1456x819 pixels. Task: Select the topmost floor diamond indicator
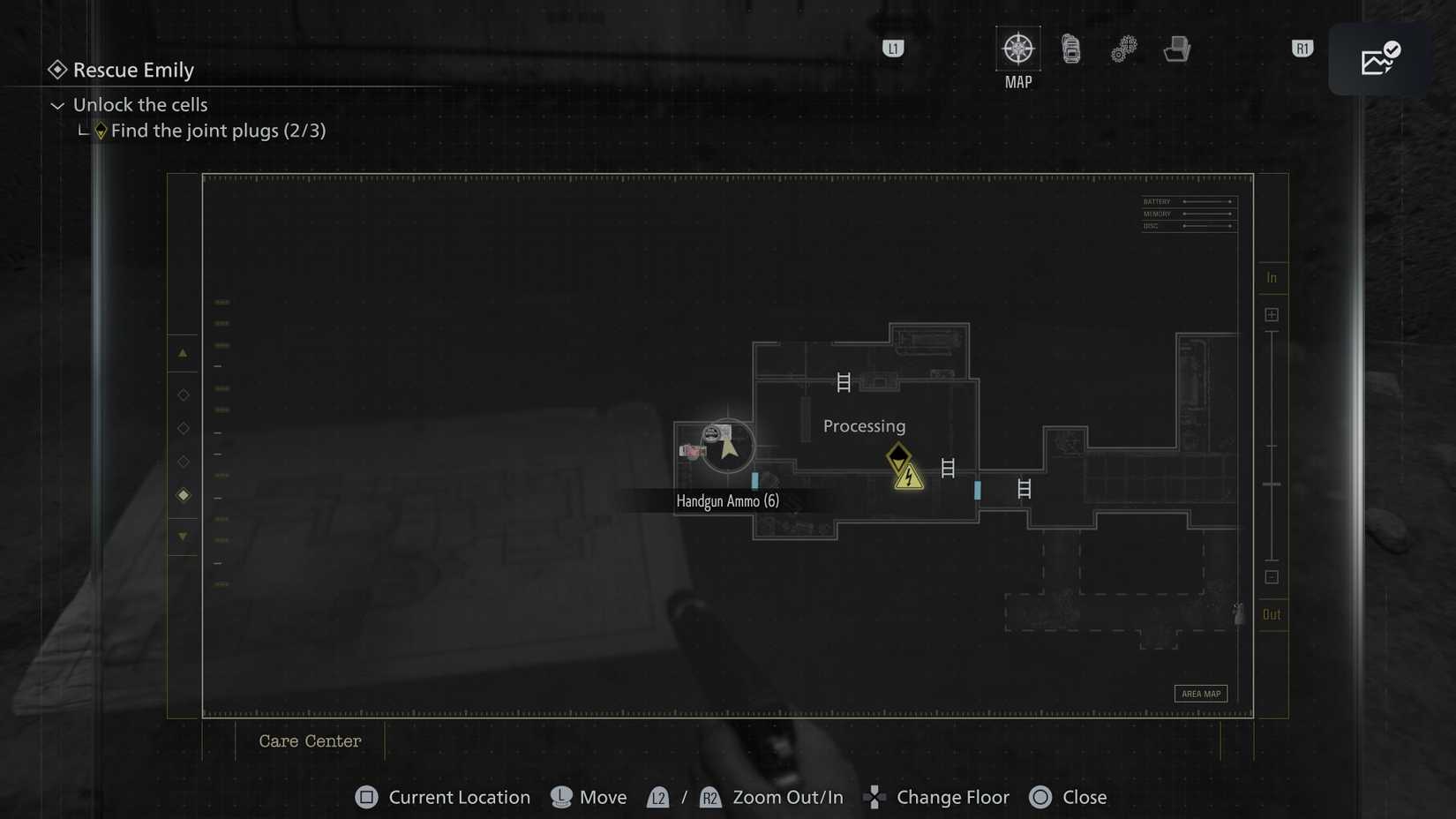coord(183,394)
